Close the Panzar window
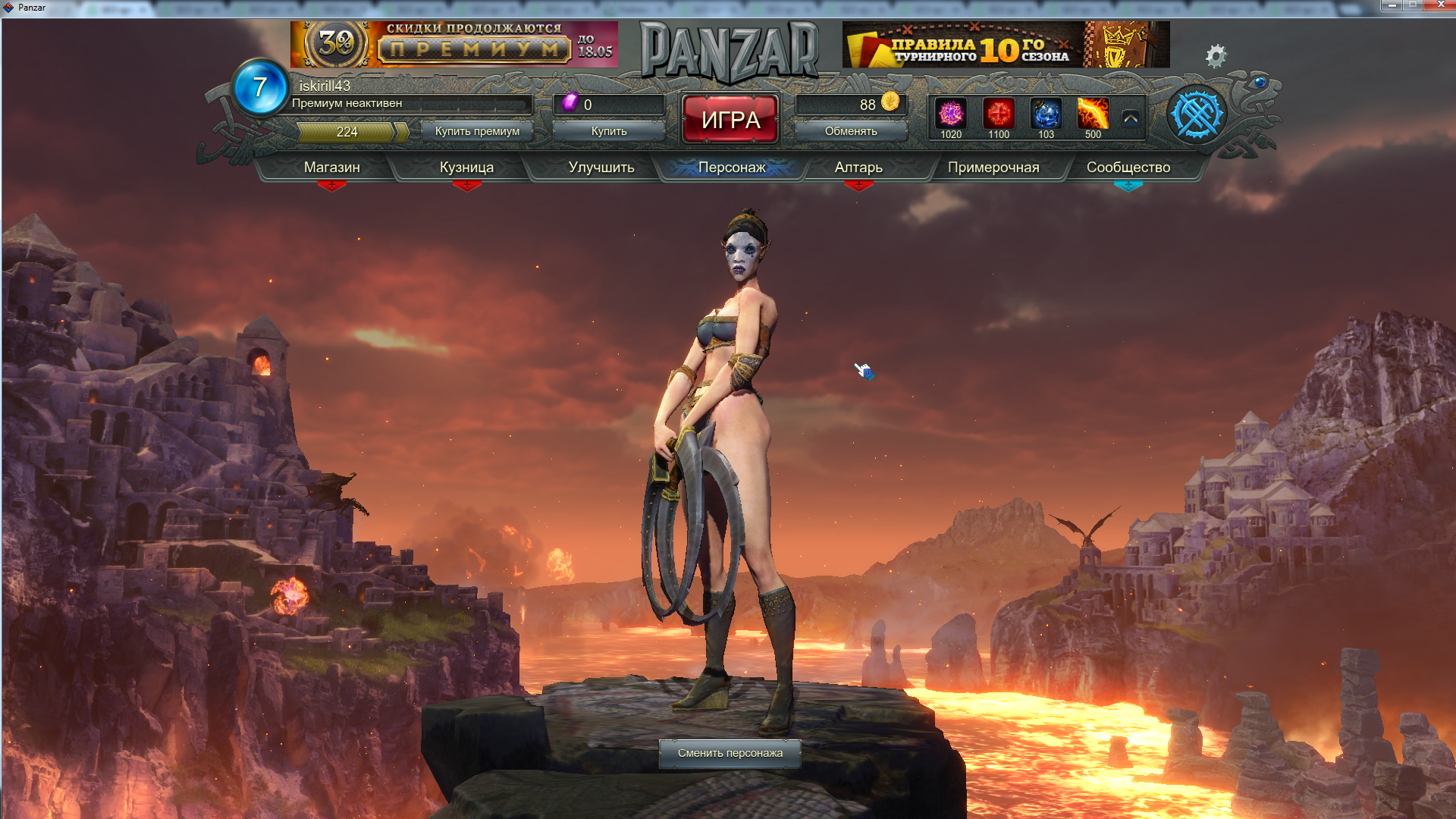This screenshot has width=1456, height=819. [1440, 5]
